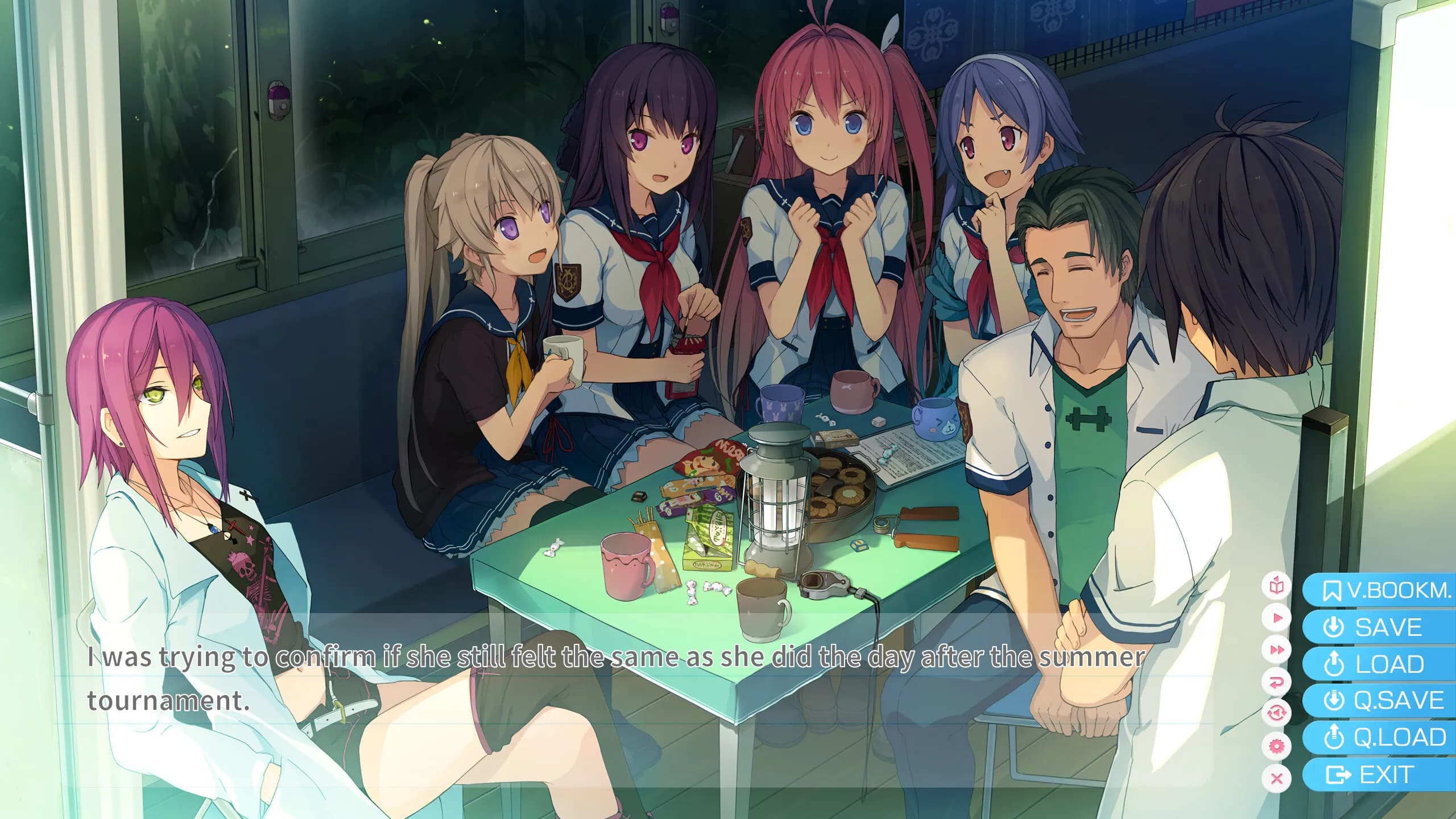Click the download-arrow icon on the SAVE button
The width and height of the screenshot is (1456, 819).
pos(1334,626)
